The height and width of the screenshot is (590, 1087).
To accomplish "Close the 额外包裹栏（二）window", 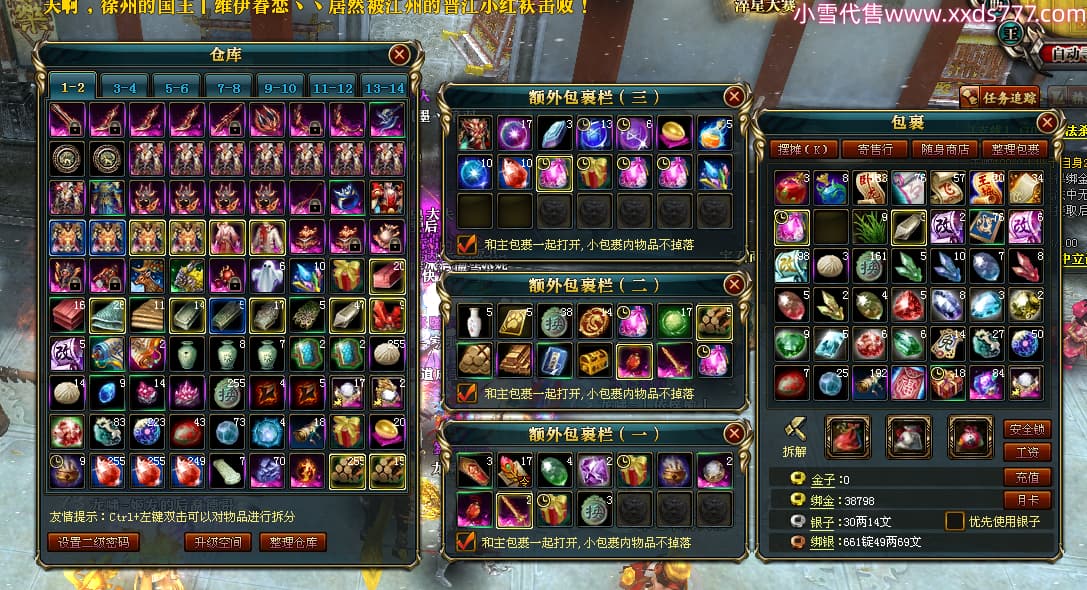I will point(734,285).
